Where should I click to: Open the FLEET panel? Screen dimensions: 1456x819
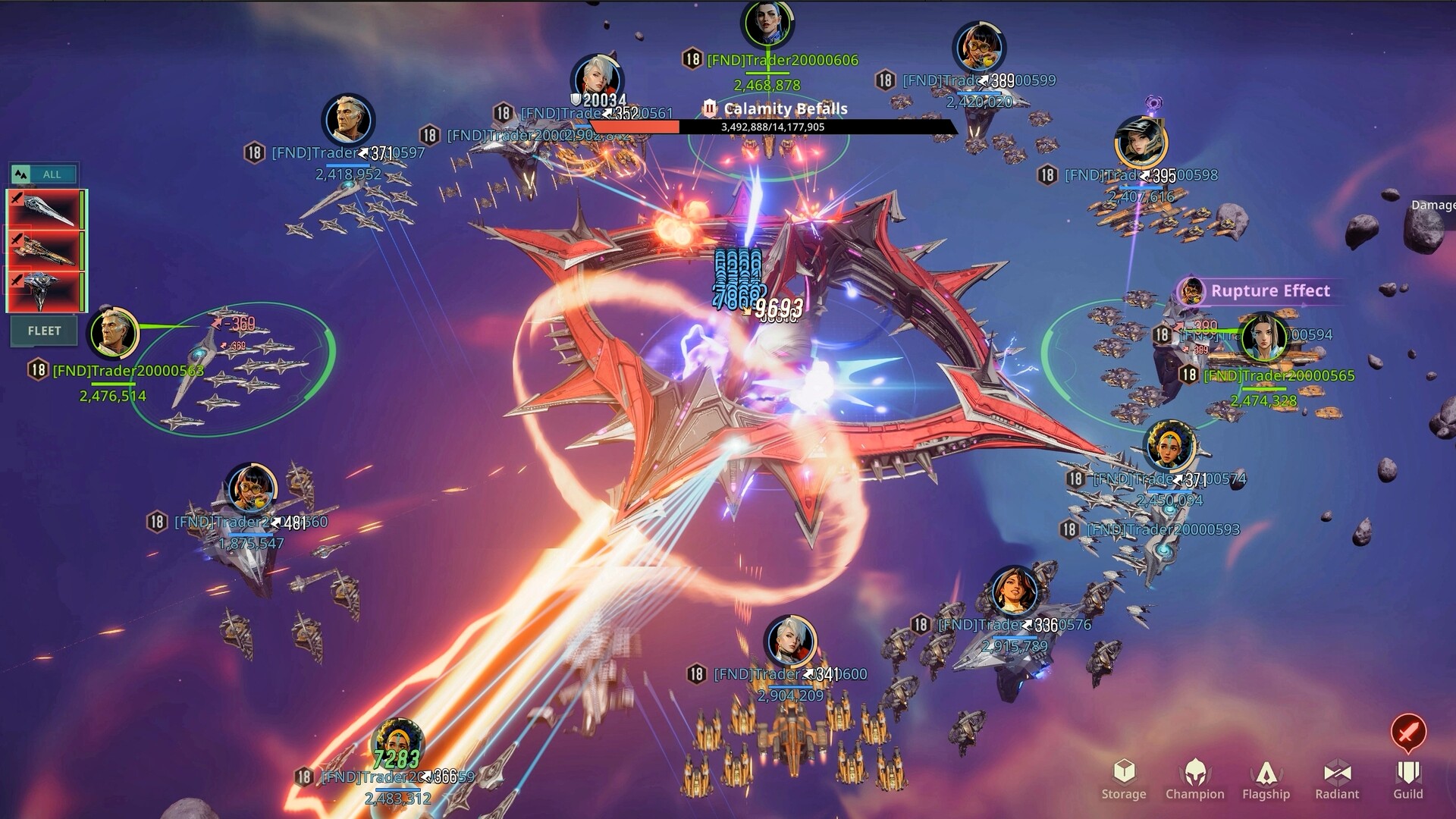tap(44, 331)
